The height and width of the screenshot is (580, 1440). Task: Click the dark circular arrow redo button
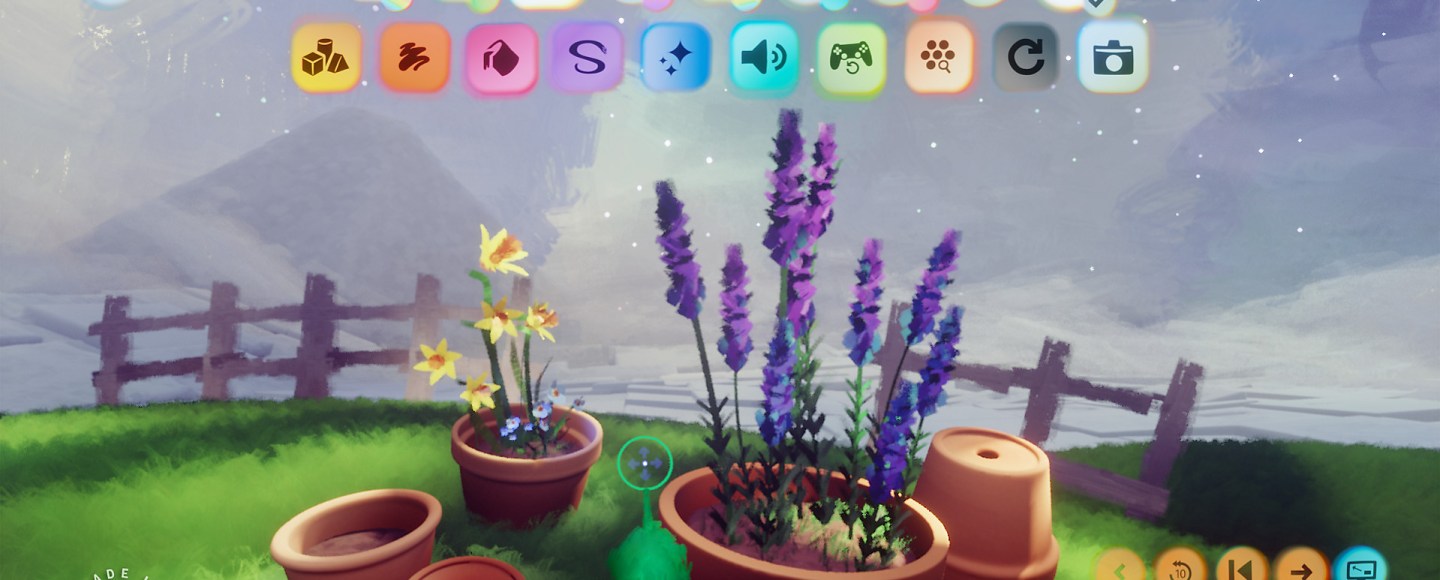(x=1026, y=58)
